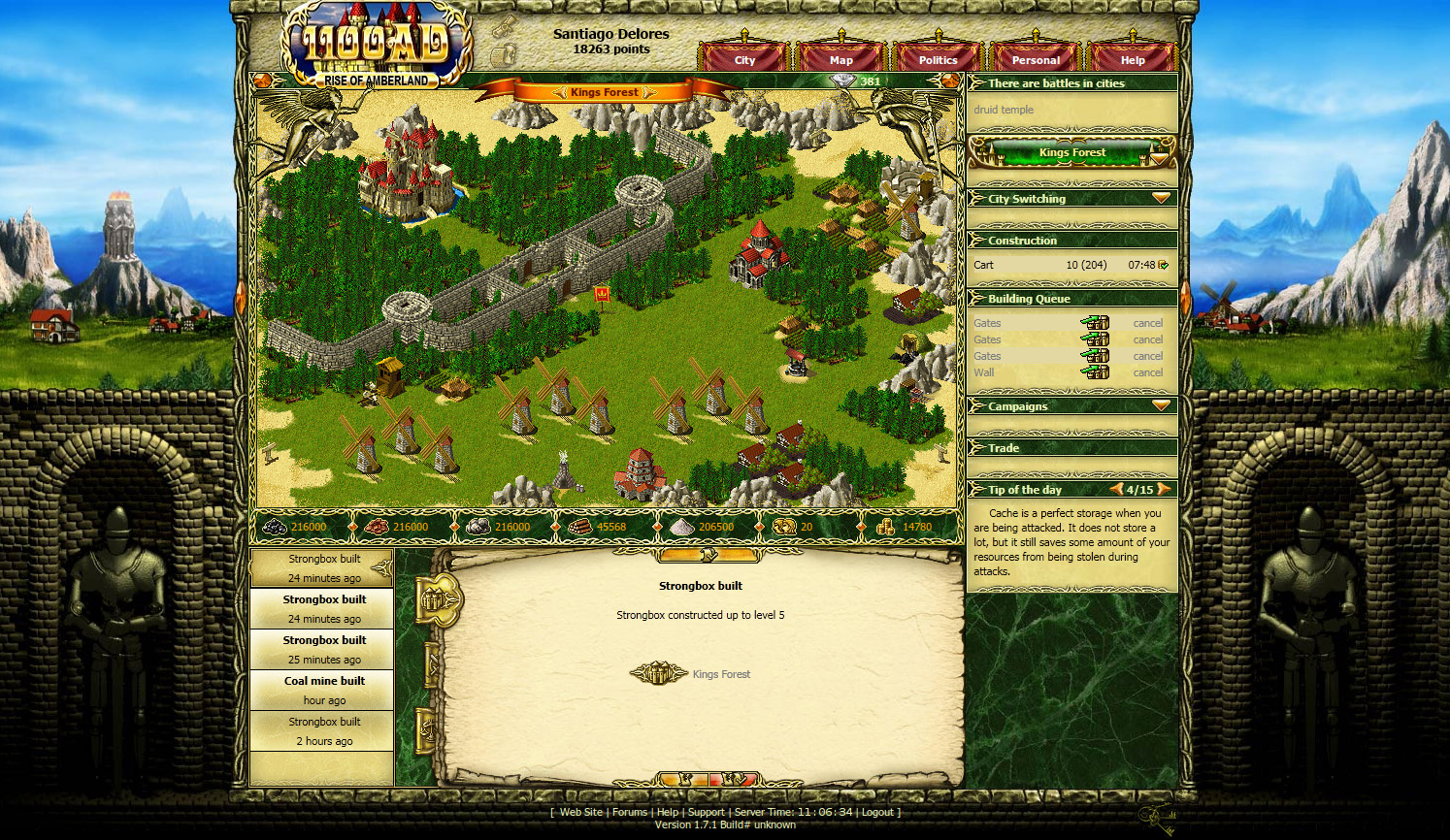Expand the City Switching panel
1450x840 pixels.
point(1161,198)
